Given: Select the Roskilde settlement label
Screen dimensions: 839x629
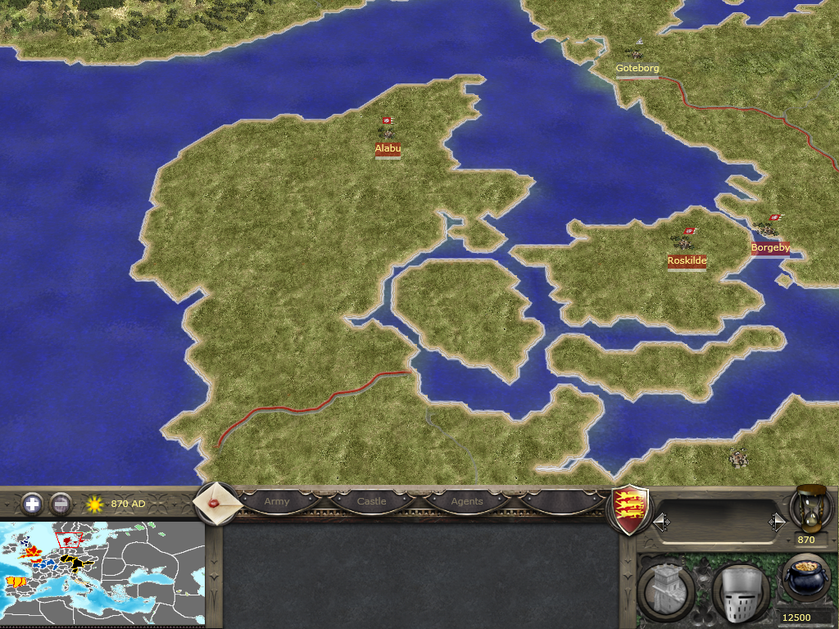Looking at the screenshot, I should (687, 261).
